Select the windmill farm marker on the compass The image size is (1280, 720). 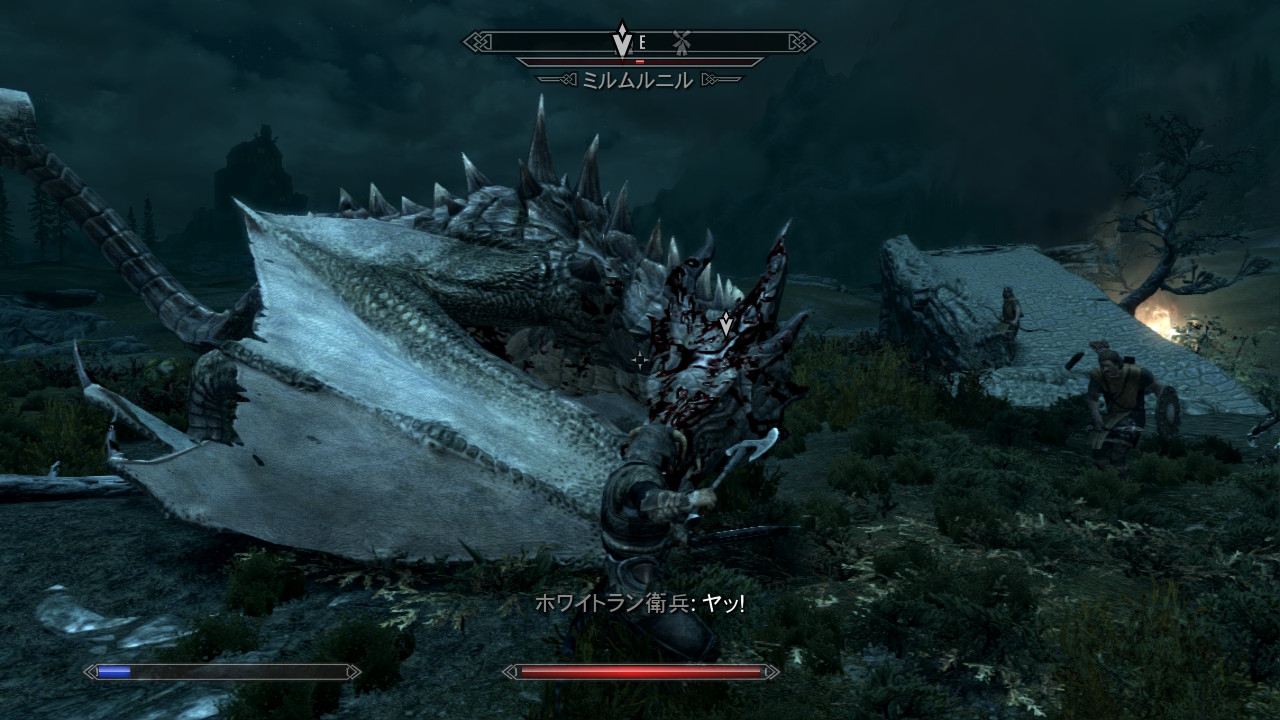tap(682, 42)
